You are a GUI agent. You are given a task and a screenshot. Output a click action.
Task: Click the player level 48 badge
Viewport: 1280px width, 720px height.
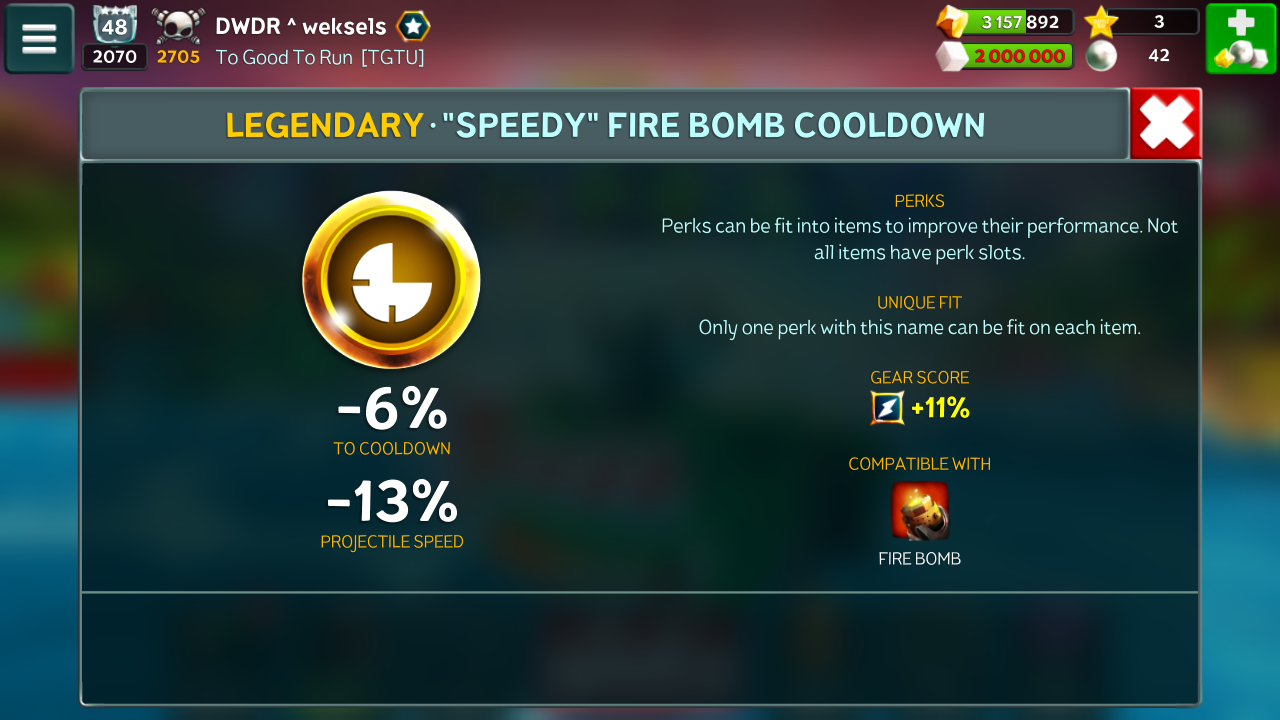click(x=114, y=25)
